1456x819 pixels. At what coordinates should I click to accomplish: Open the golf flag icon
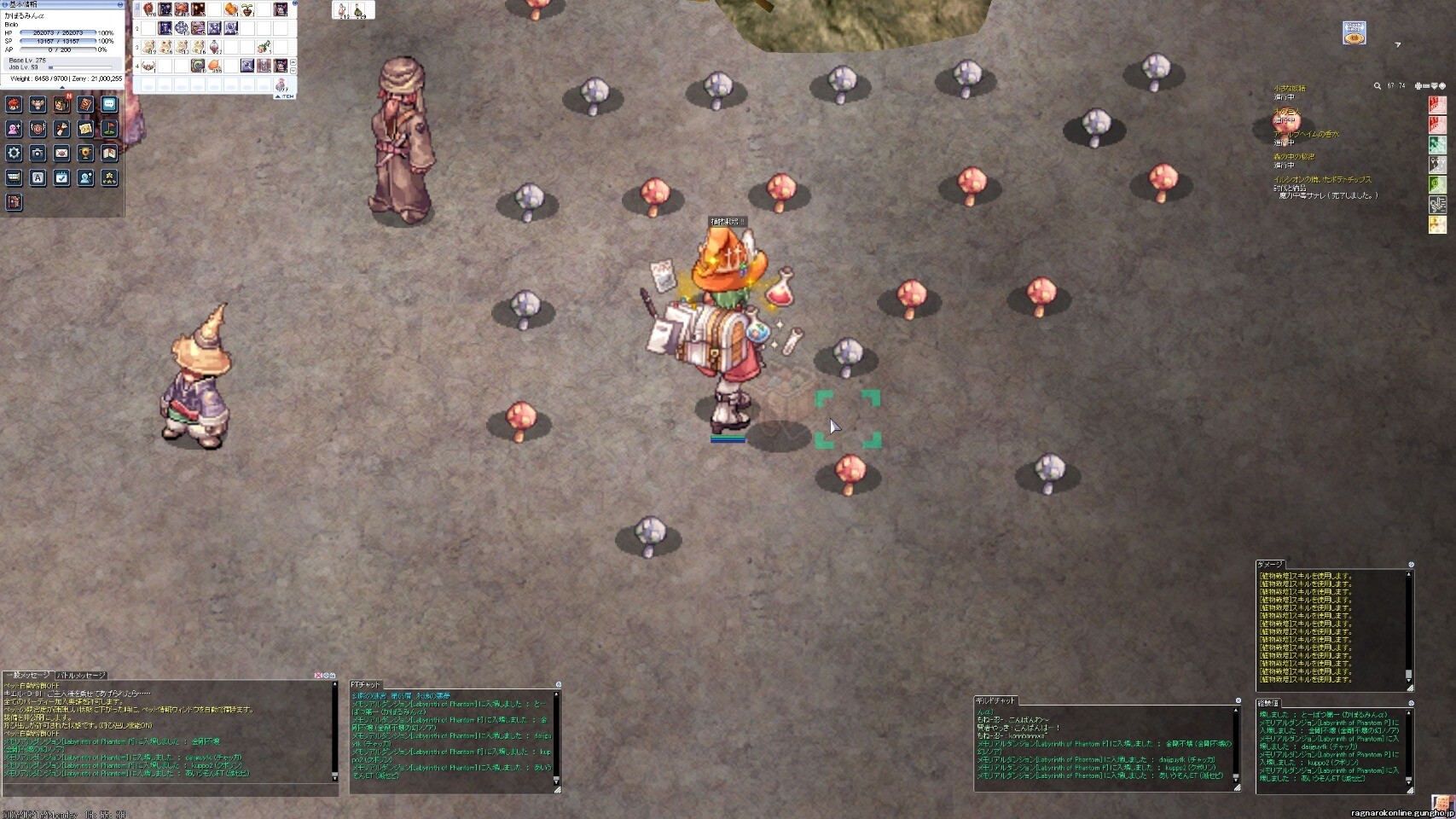pos(109,129)
